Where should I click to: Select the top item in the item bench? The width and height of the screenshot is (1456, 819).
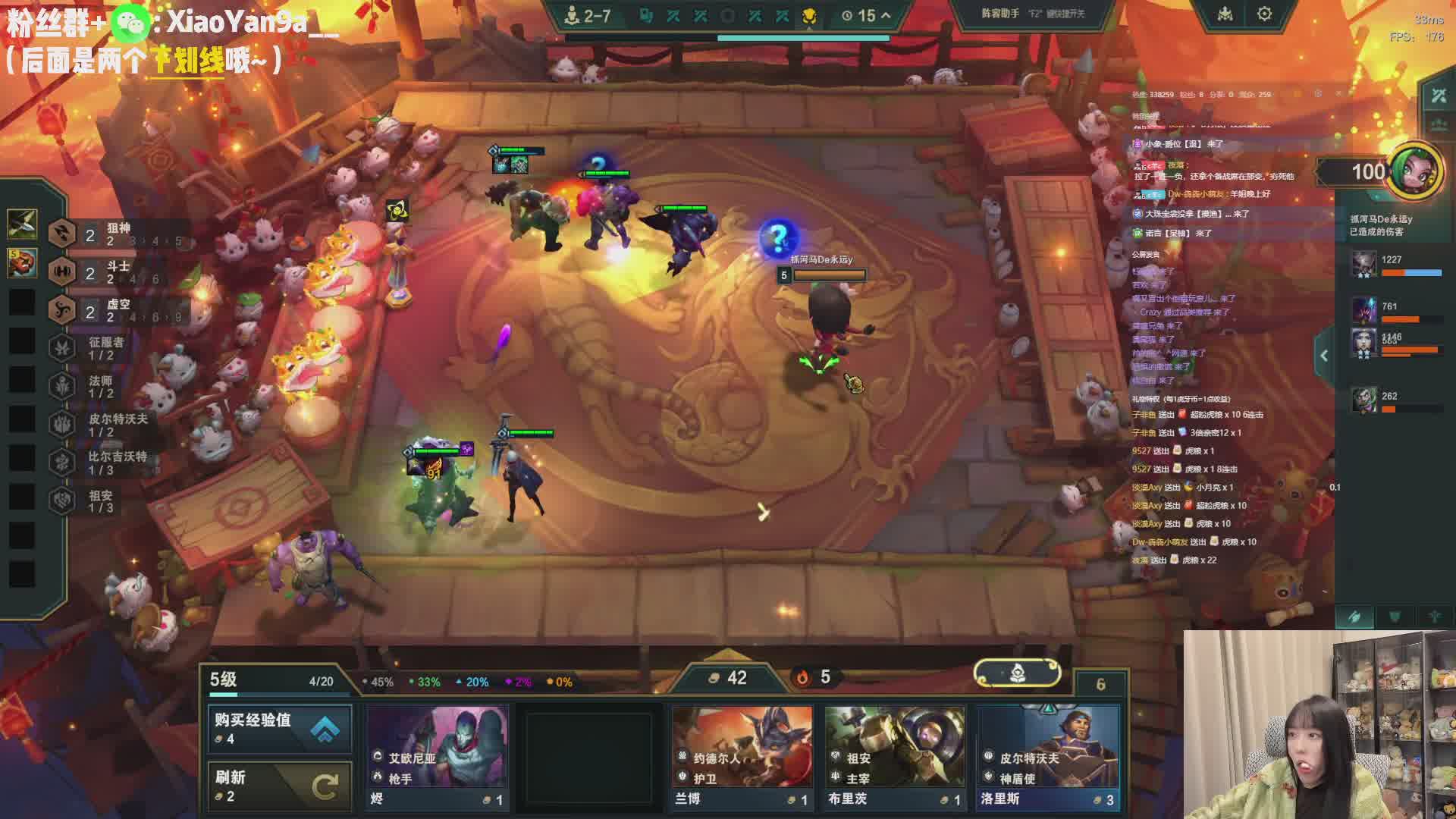(22, 223)
